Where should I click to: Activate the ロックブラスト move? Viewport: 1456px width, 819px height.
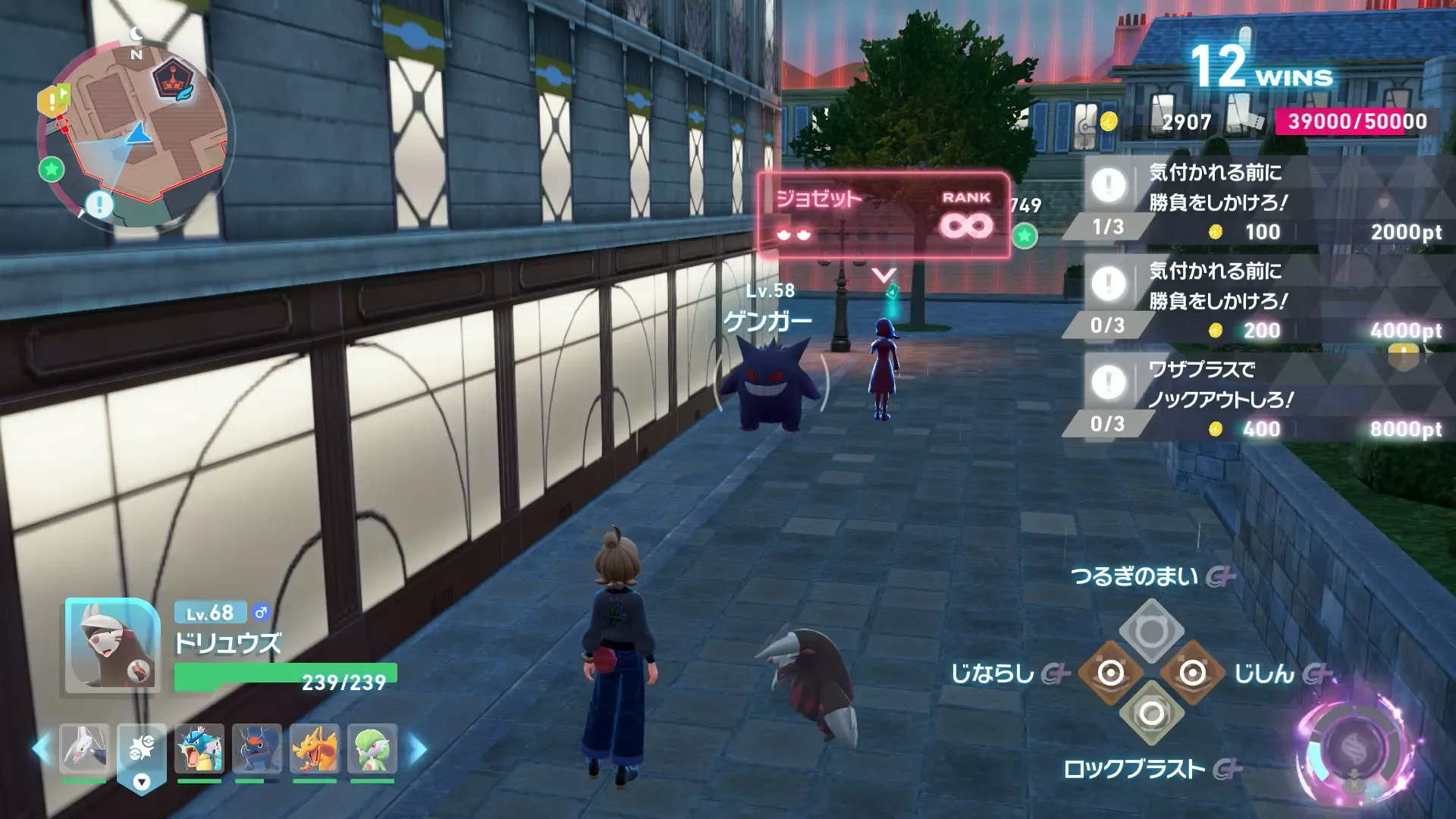click(1151, 714)
